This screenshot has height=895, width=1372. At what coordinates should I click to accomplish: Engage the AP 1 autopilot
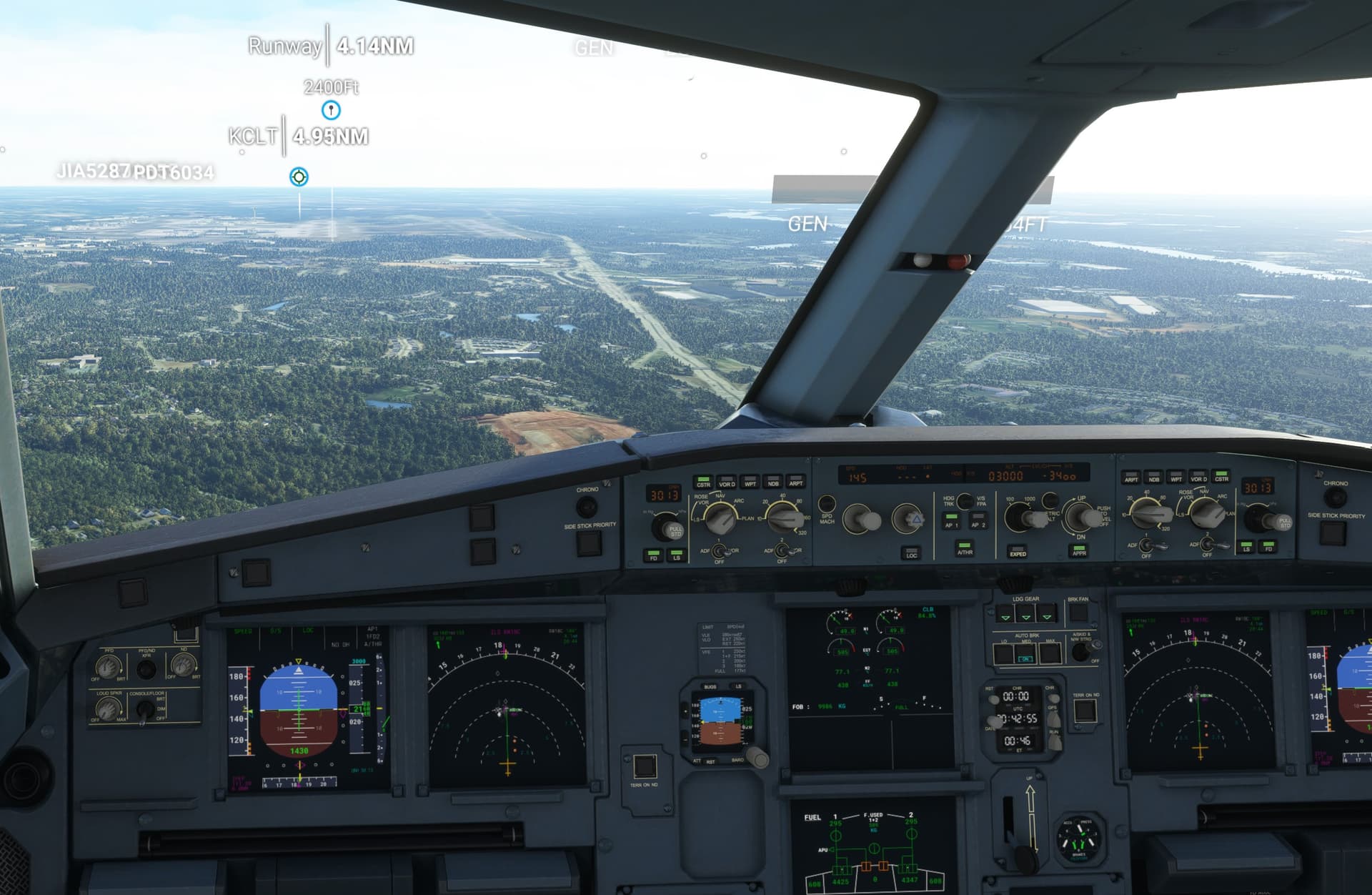tap(952, 520)
